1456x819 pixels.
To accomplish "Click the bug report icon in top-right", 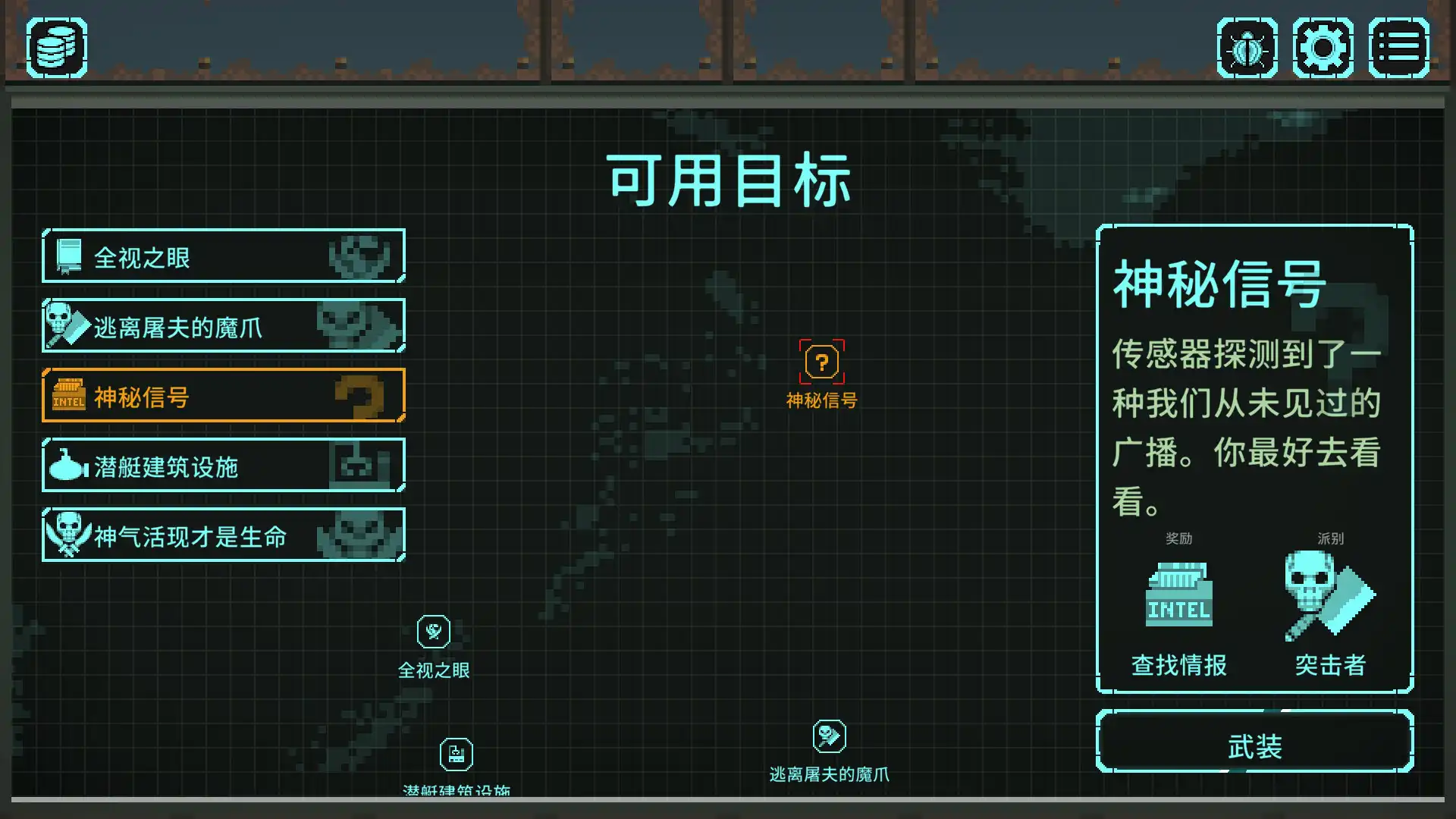I will (1247, 47).
